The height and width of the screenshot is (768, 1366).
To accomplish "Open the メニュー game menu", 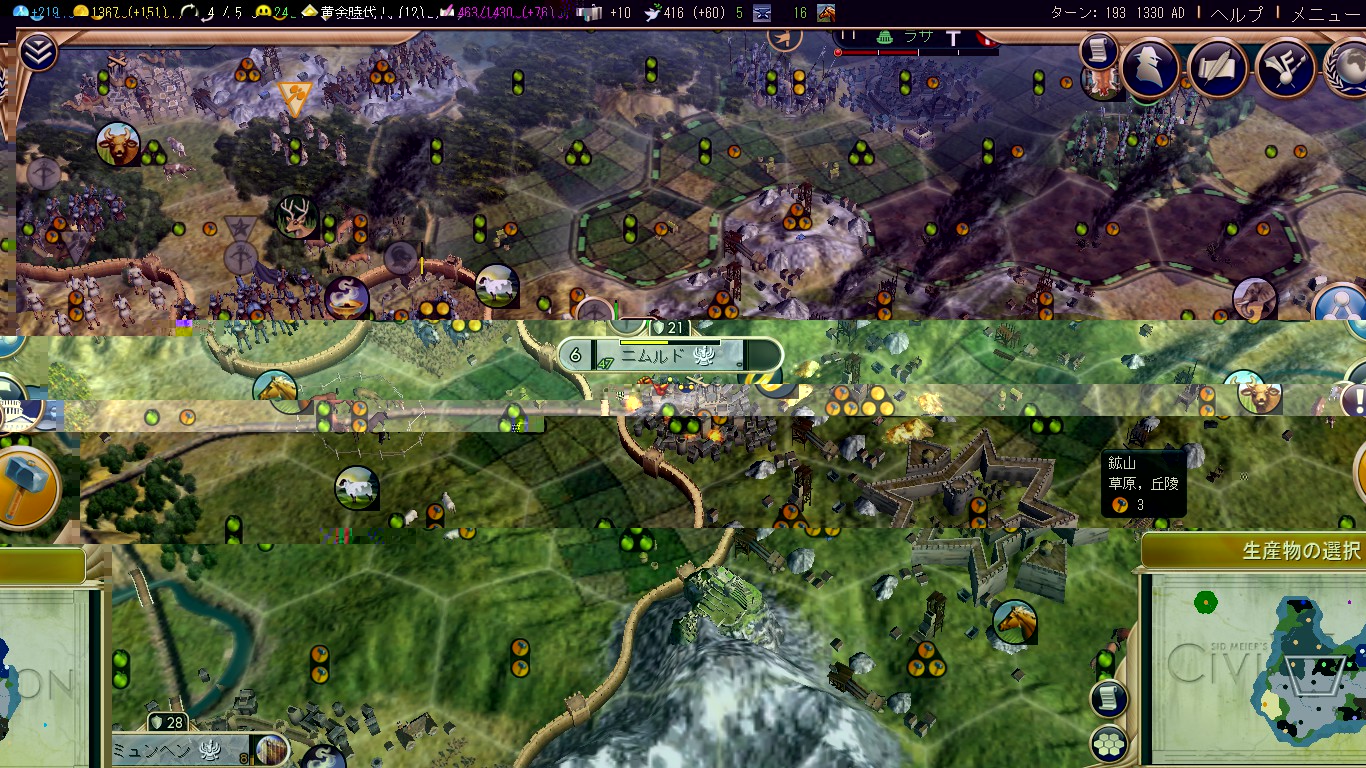I will [1326, 14].
